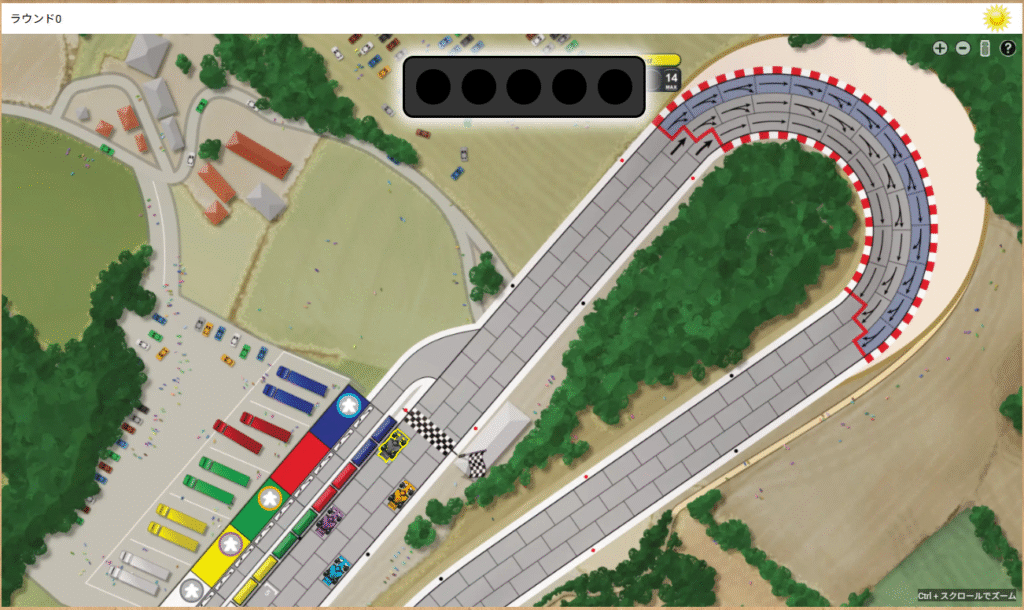1024x610 pixels.
Task: Zoom in with the plus button
Action: tap(940, 48)
